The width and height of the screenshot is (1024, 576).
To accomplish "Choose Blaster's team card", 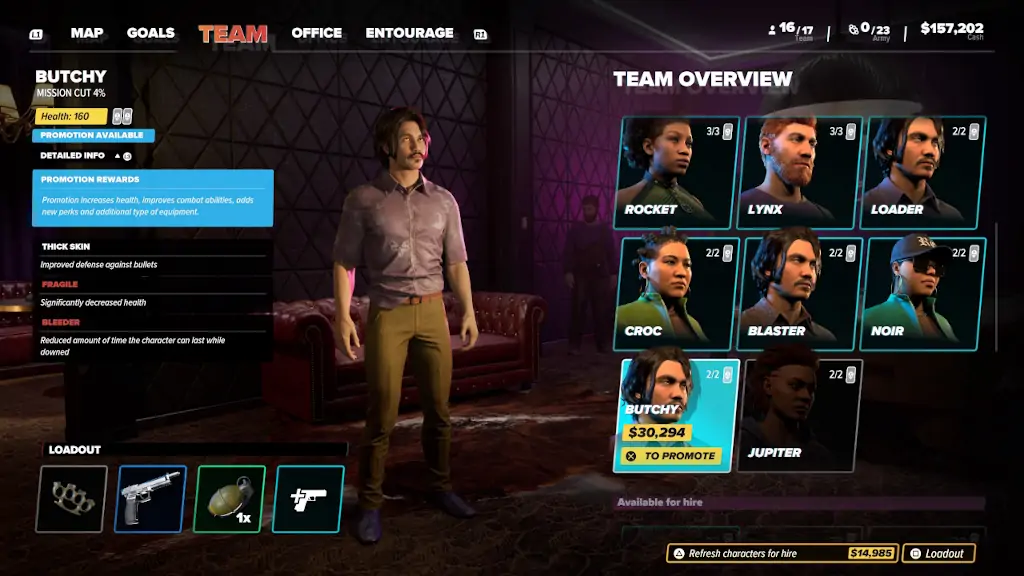I will [799, 294].
